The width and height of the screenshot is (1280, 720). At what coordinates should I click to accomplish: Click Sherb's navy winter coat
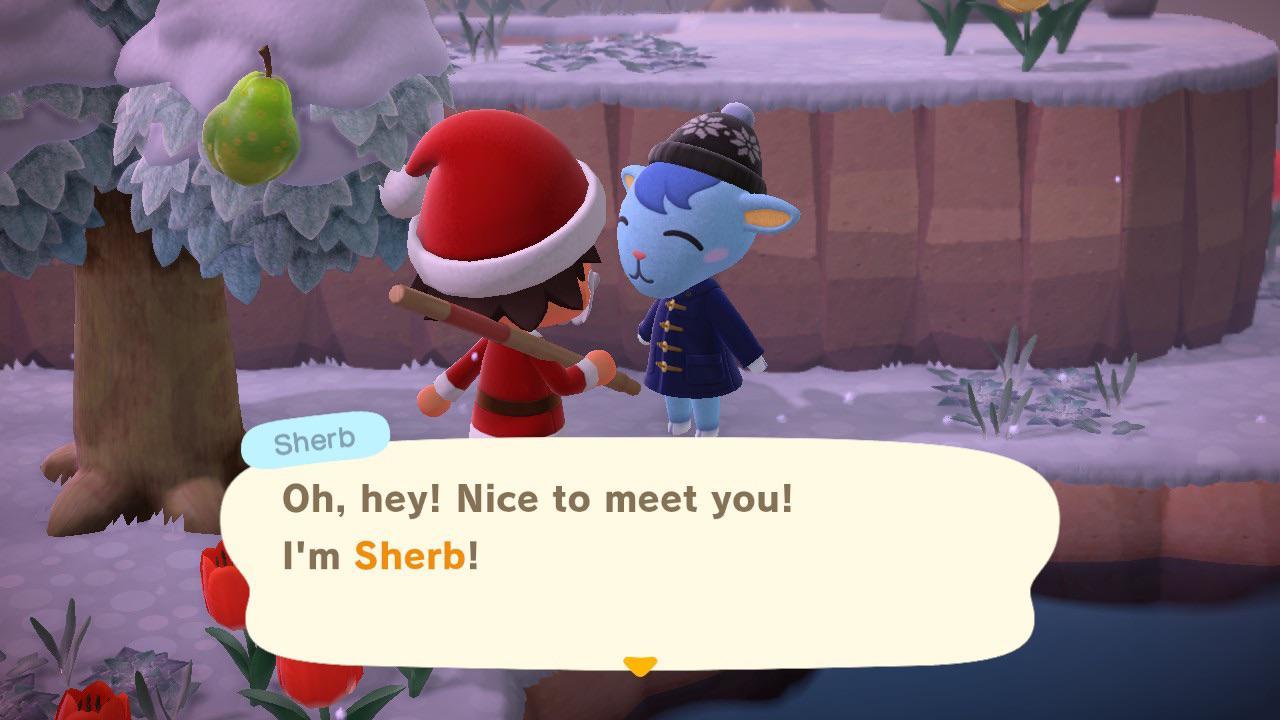coord(700,350)
